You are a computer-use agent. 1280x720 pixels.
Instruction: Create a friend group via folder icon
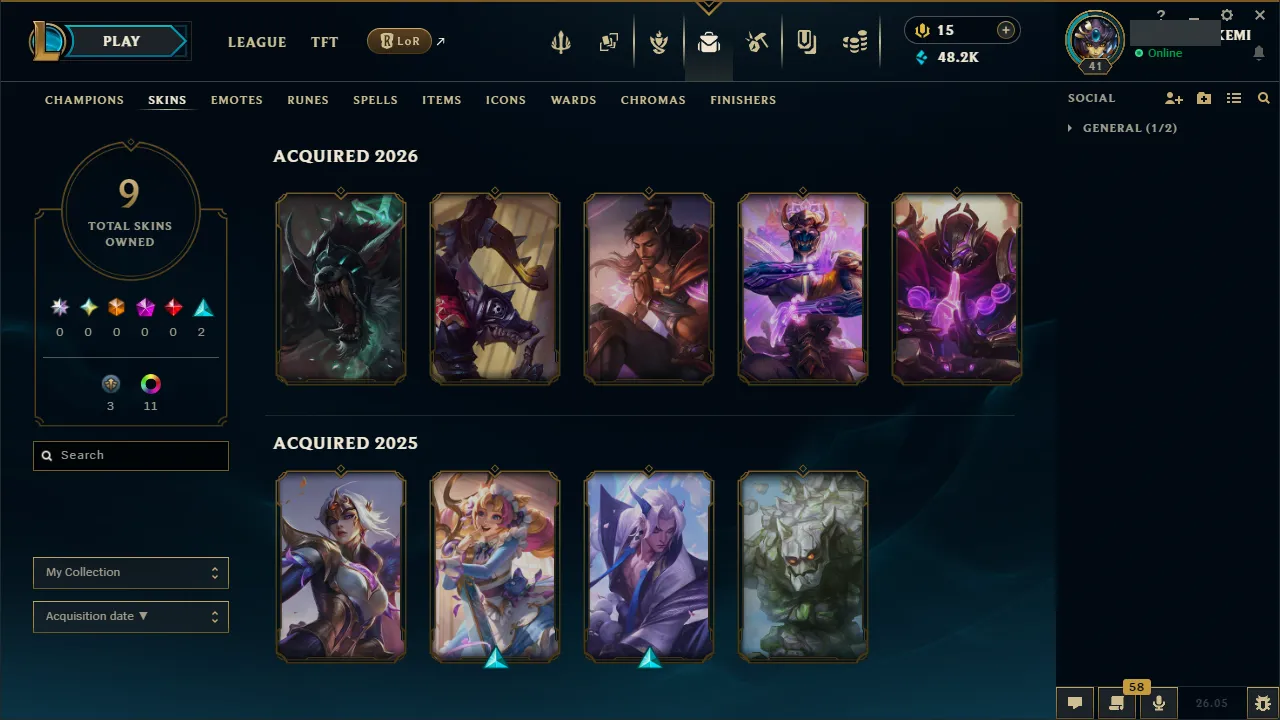pyautogui.click(x=1204, y=98)
